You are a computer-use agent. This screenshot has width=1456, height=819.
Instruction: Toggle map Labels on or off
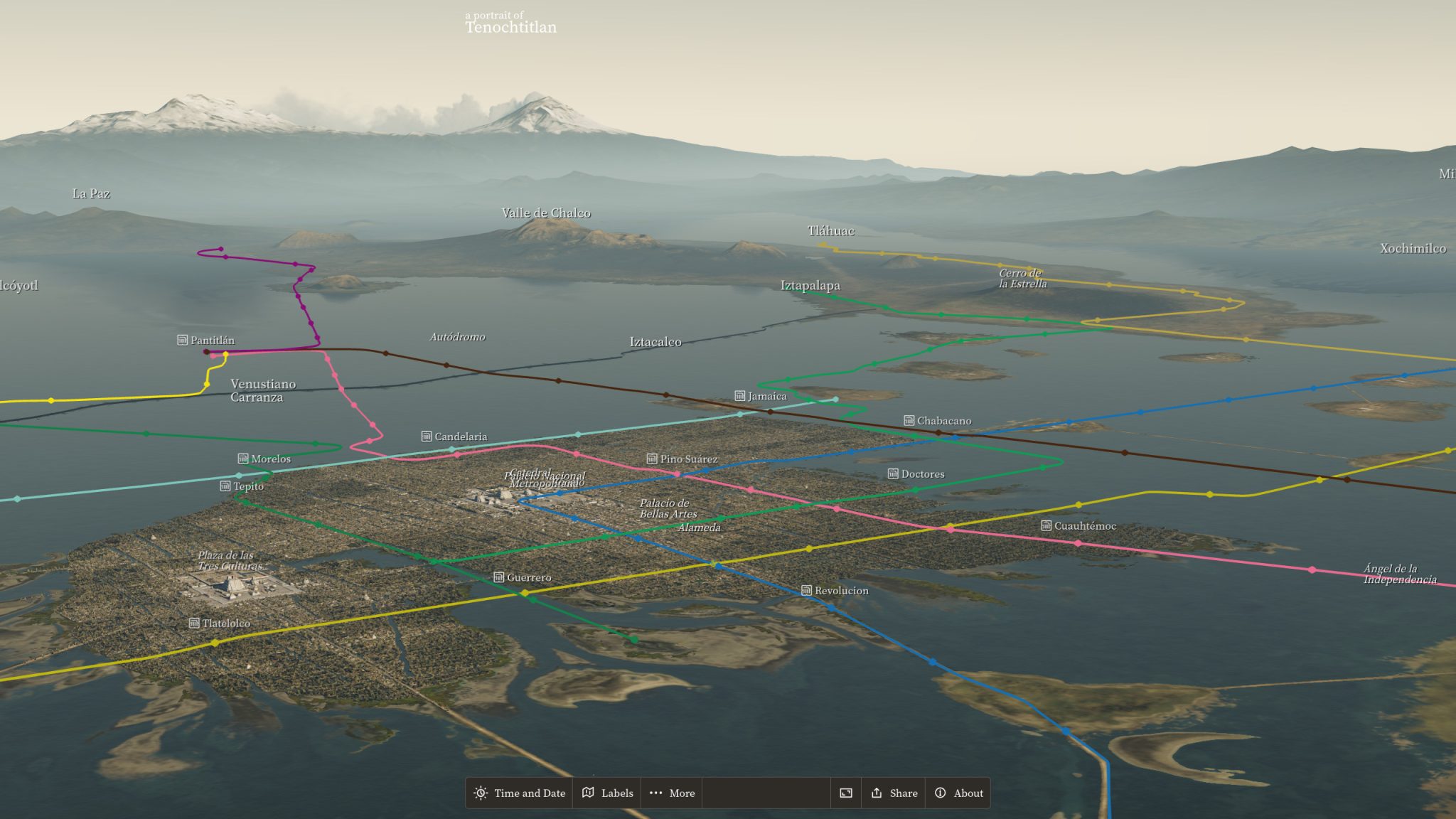[609, 793]
